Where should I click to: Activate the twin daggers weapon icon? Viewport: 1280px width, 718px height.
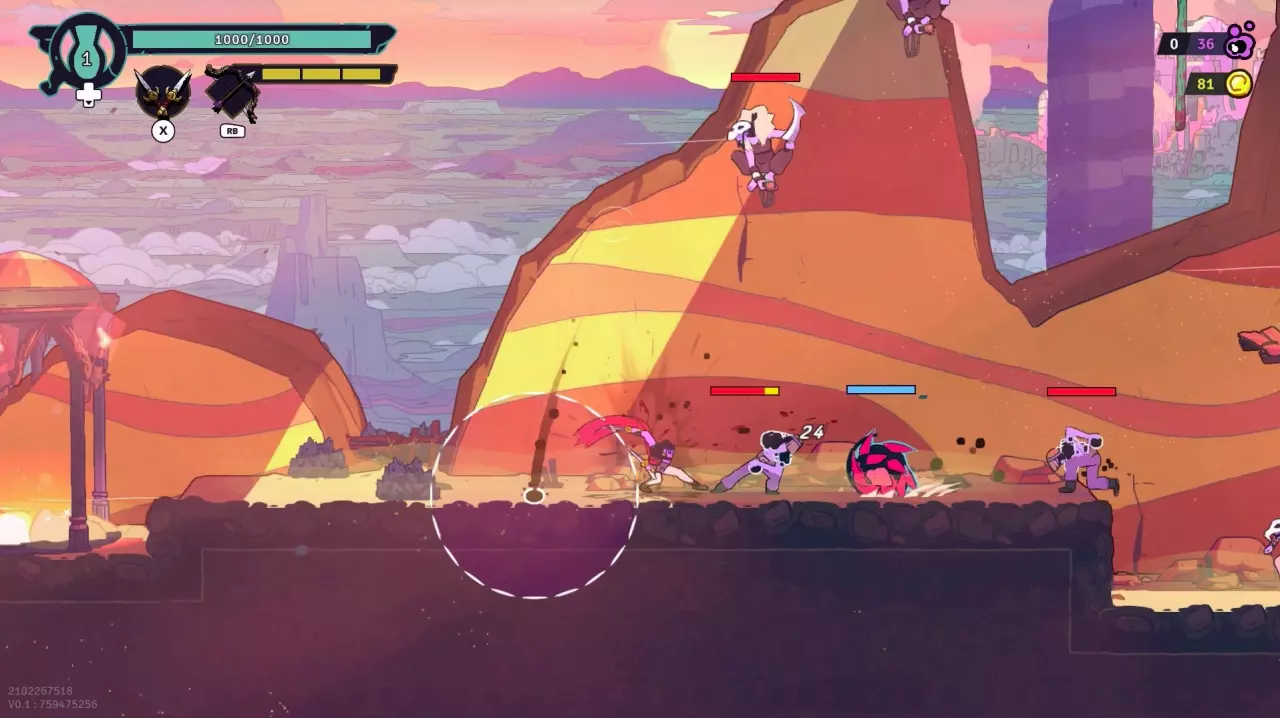click(162, 92)
